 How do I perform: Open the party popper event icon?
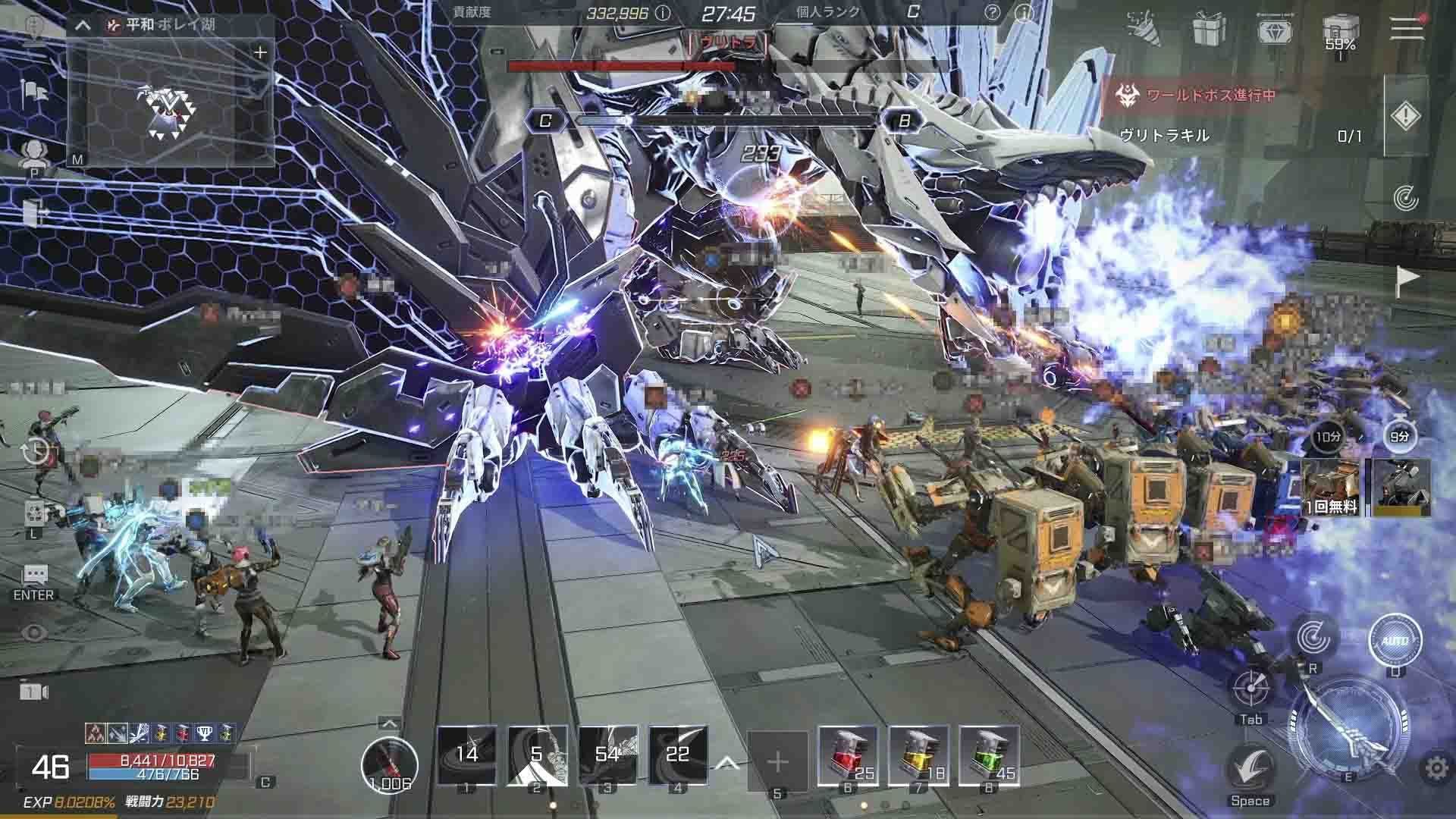coord(1142,27)
